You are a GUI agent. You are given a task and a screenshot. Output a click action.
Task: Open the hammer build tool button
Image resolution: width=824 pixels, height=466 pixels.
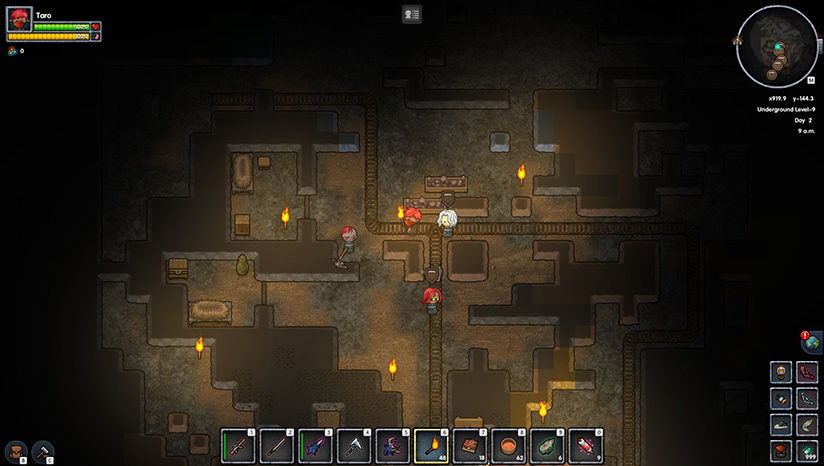43,450
